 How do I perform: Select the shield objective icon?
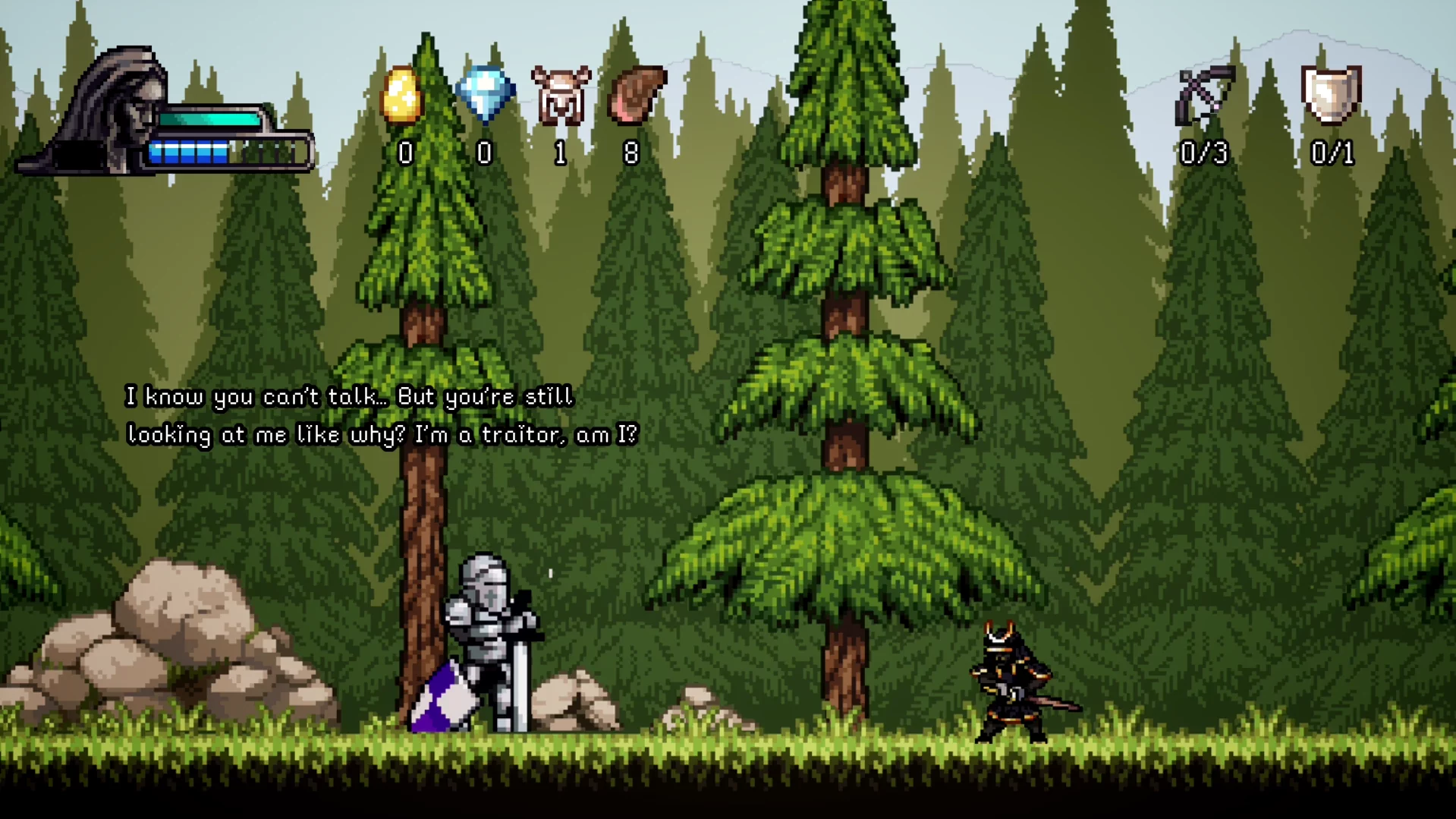(x=1331, y=94)
